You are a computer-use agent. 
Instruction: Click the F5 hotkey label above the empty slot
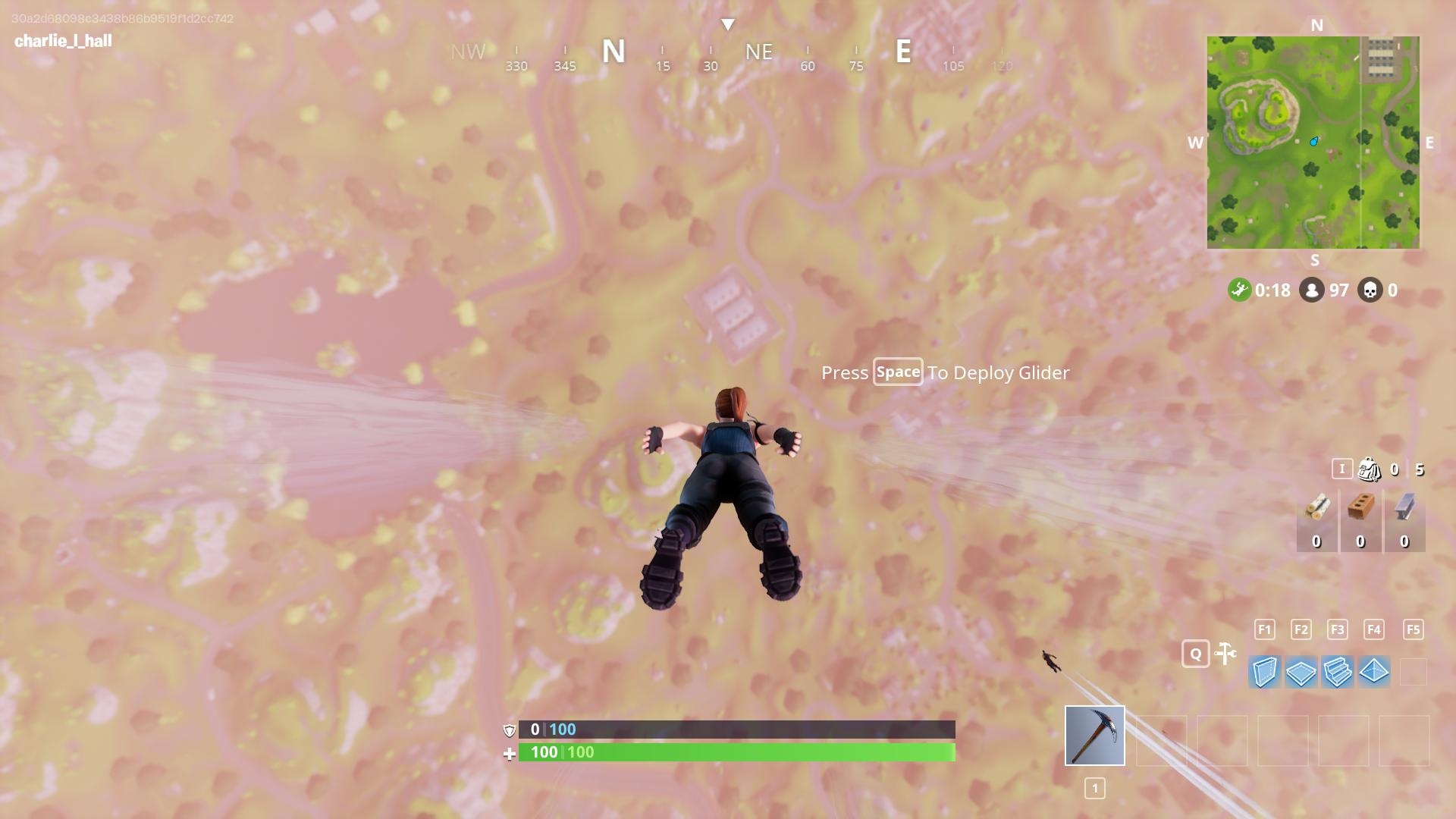pyautogui.click(x=1412, y=629)
